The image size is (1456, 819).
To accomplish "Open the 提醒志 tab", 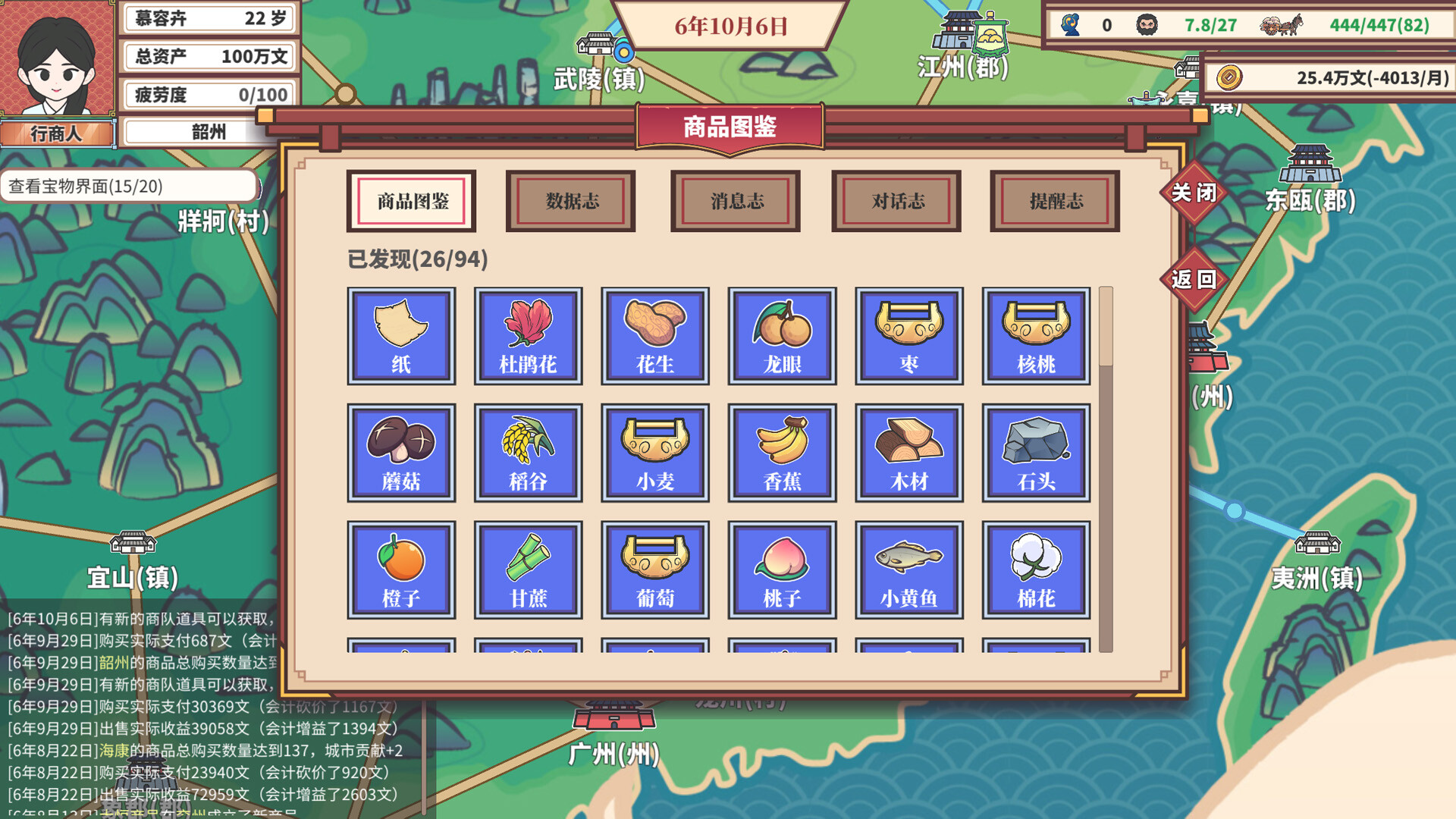I will click(x=1054, y=201).
